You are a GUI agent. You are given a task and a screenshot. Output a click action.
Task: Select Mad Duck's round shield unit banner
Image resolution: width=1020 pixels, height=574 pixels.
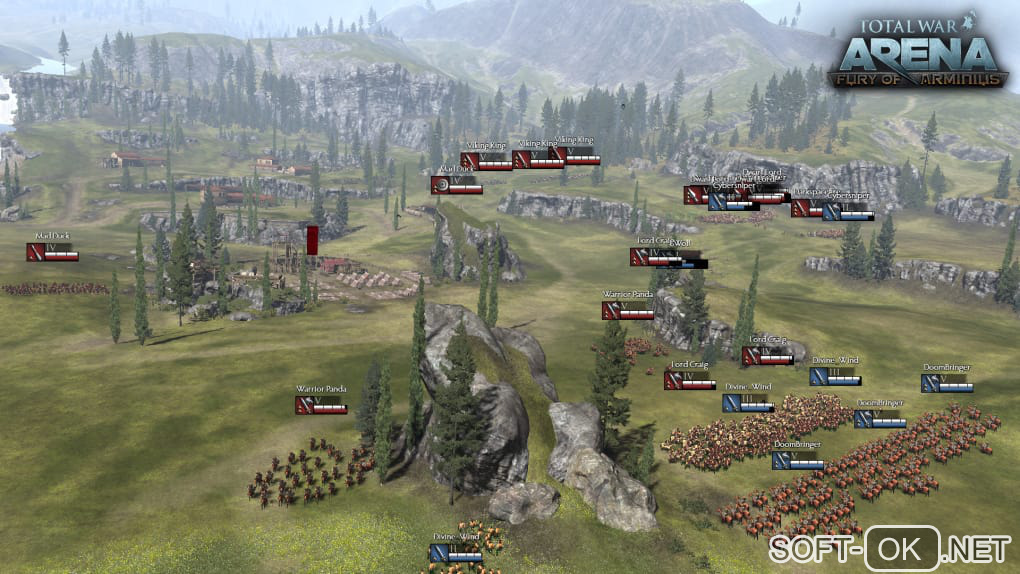(x=456, y=185)
